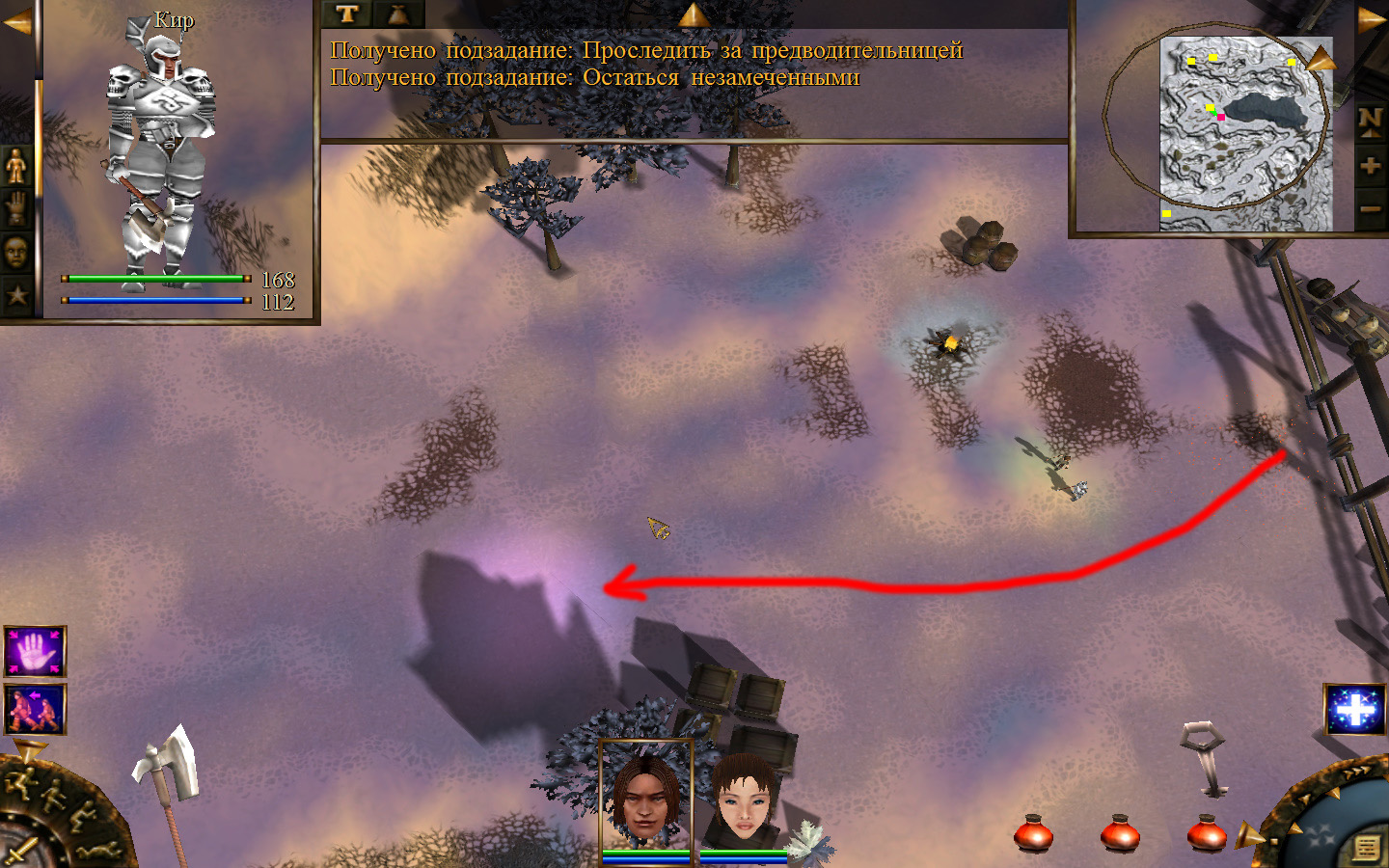Image resolution: width=1389 pixels, height=868 pixels.
Task: Select the short-haired female companion portrait
Action: coord(743,798)
